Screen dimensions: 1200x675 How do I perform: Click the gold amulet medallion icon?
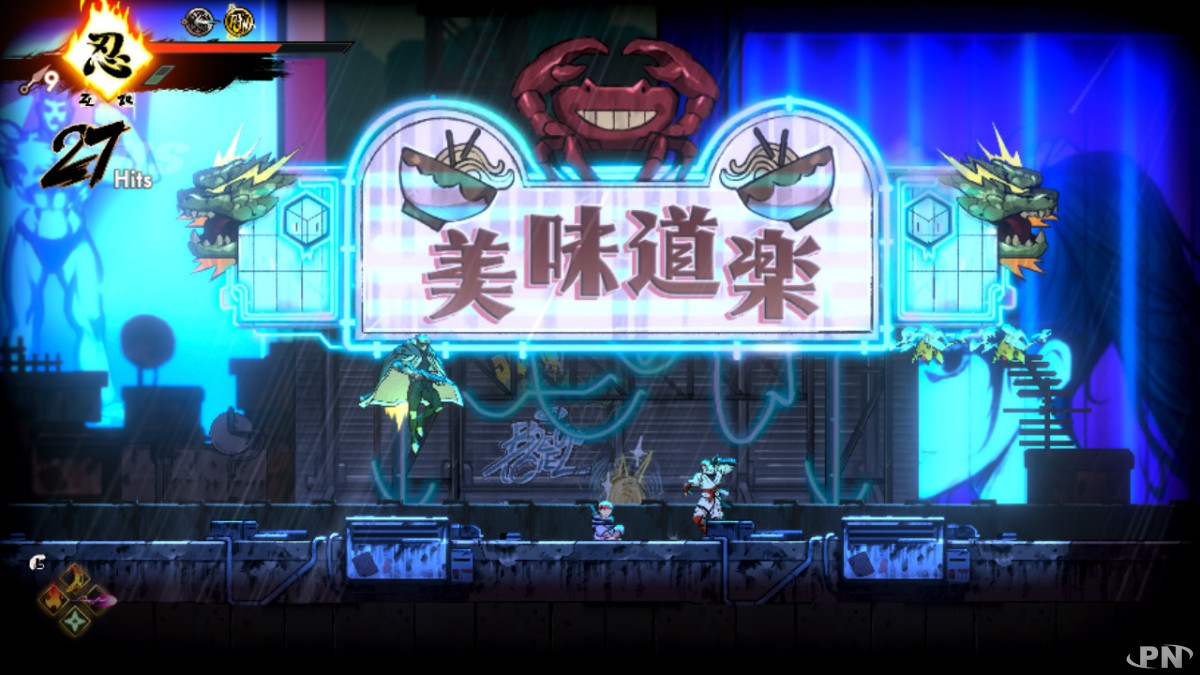tap(238, 20)
